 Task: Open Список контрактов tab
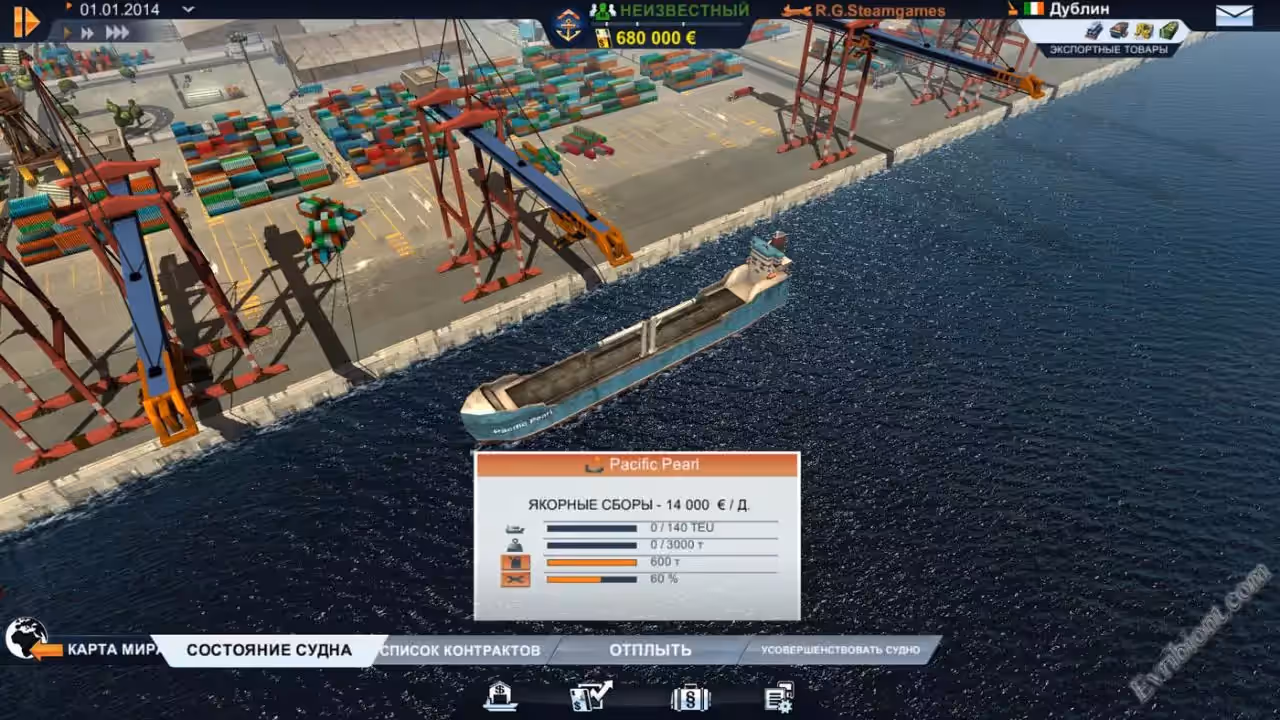click(x=461, y=650)
